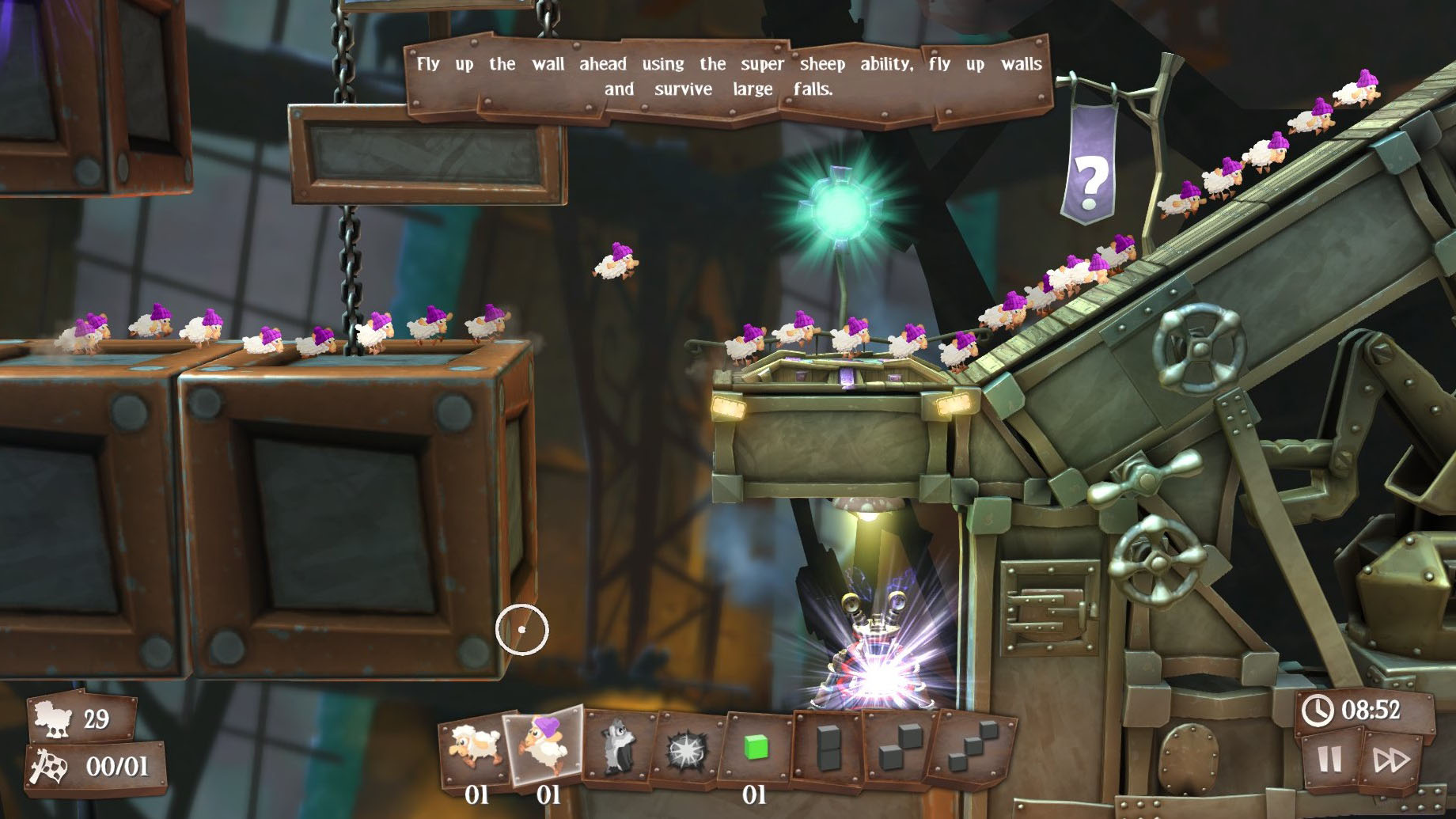The height and width of the screenshot is (819, 1456).
Task: Fast-forward the game speed
Action: pos(1390,760)
